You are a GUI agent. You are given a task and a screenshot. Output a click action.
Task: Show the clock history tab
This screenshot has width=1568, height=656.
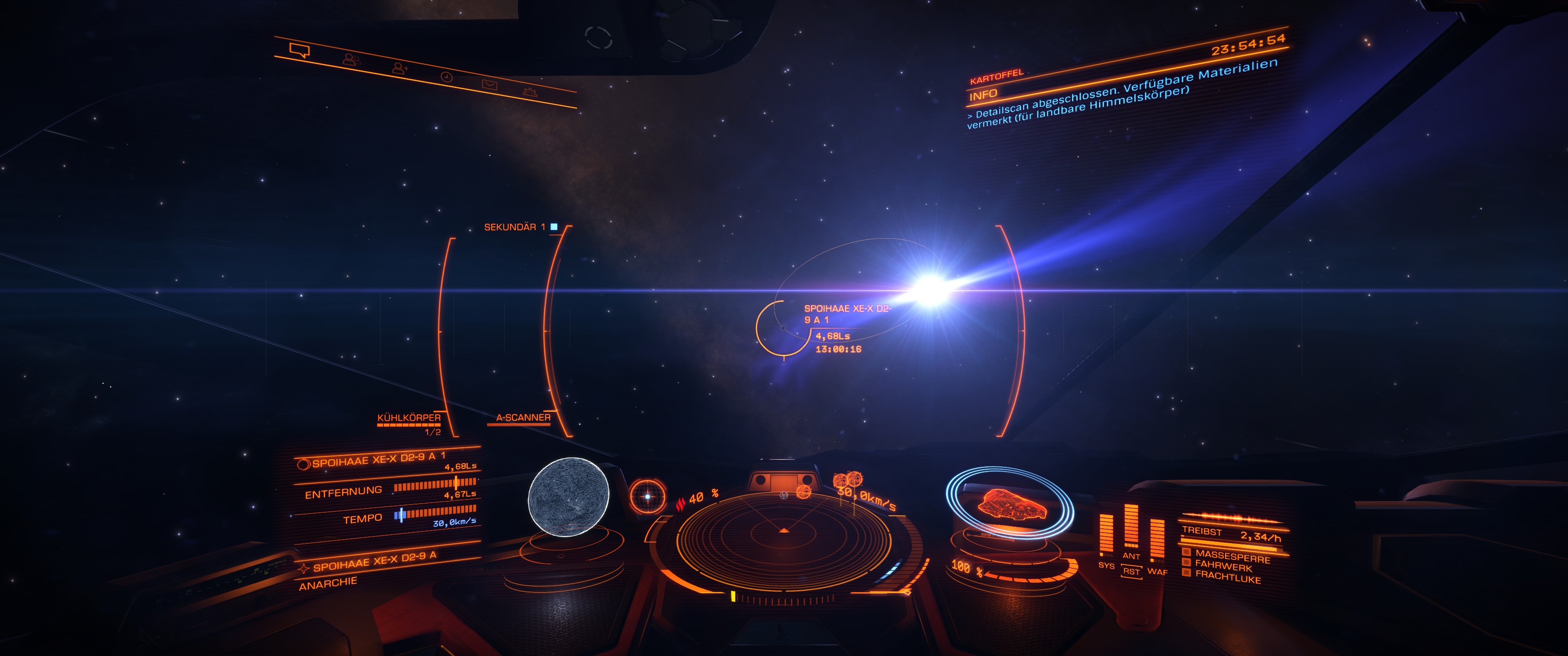(x=446, y=77)
